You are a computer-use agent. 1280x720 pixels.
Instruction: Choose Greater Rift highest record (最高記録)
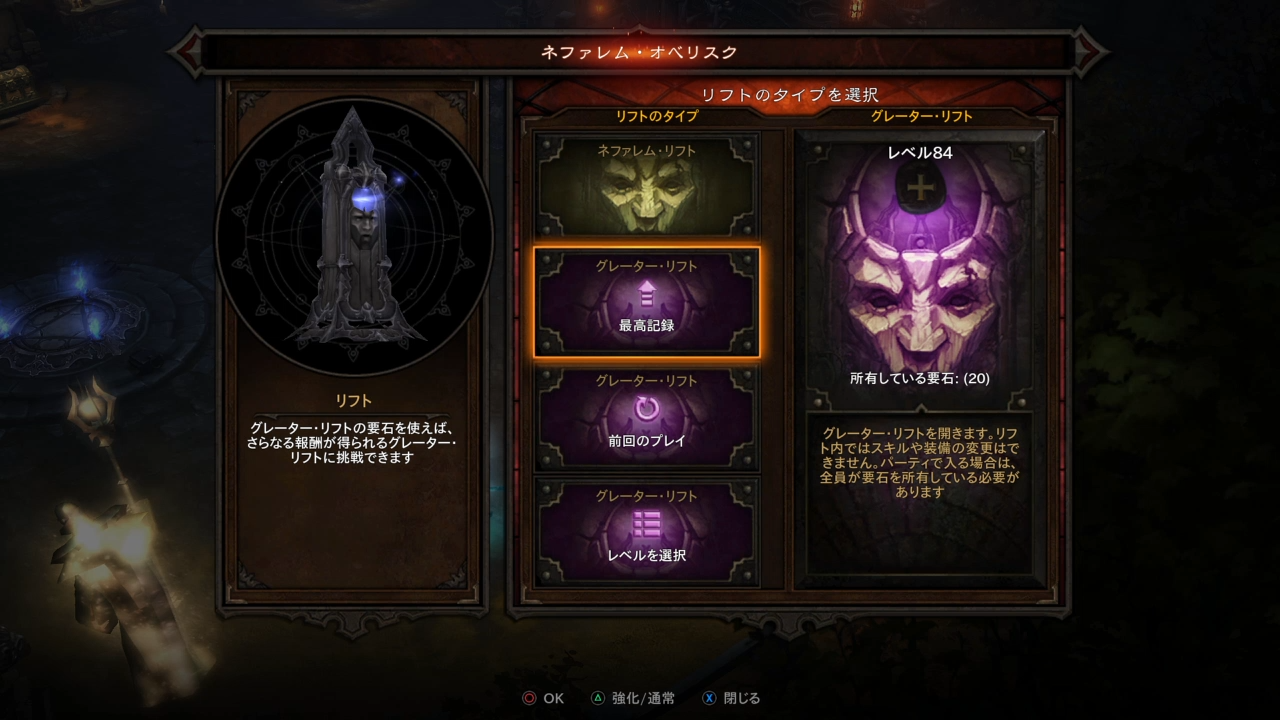[646, 302]
